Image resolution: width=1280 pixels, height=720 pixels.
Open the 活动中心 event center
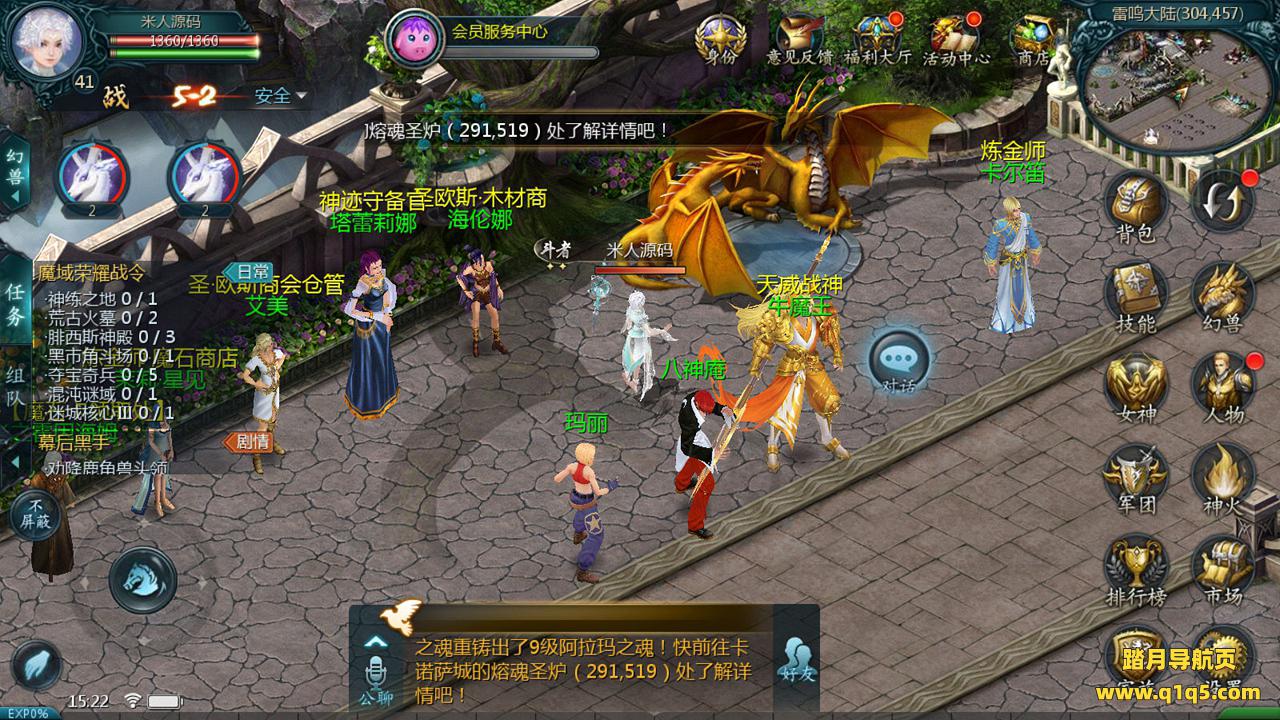[955, 38]
